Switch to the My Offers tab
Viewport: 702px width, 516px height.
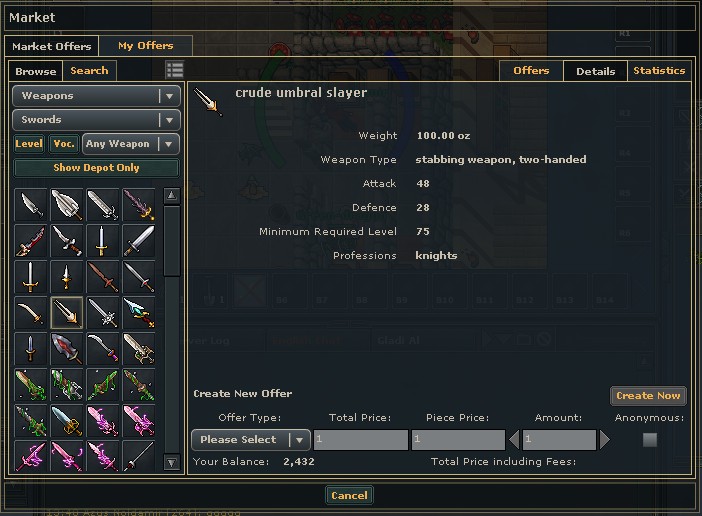145,46
